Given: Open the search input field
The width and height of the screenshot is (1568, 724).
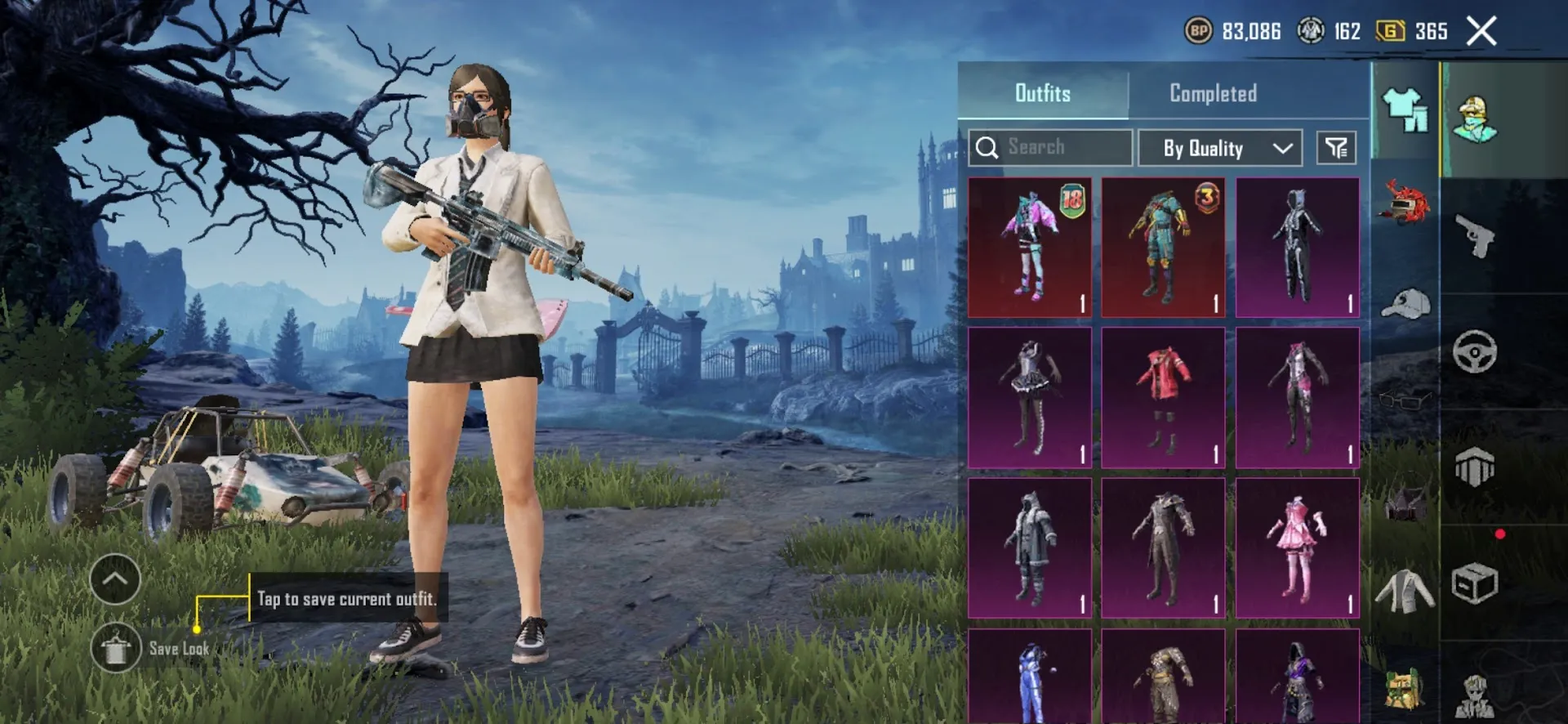Looking at the screenshot, I should [x=1049, y=147].
